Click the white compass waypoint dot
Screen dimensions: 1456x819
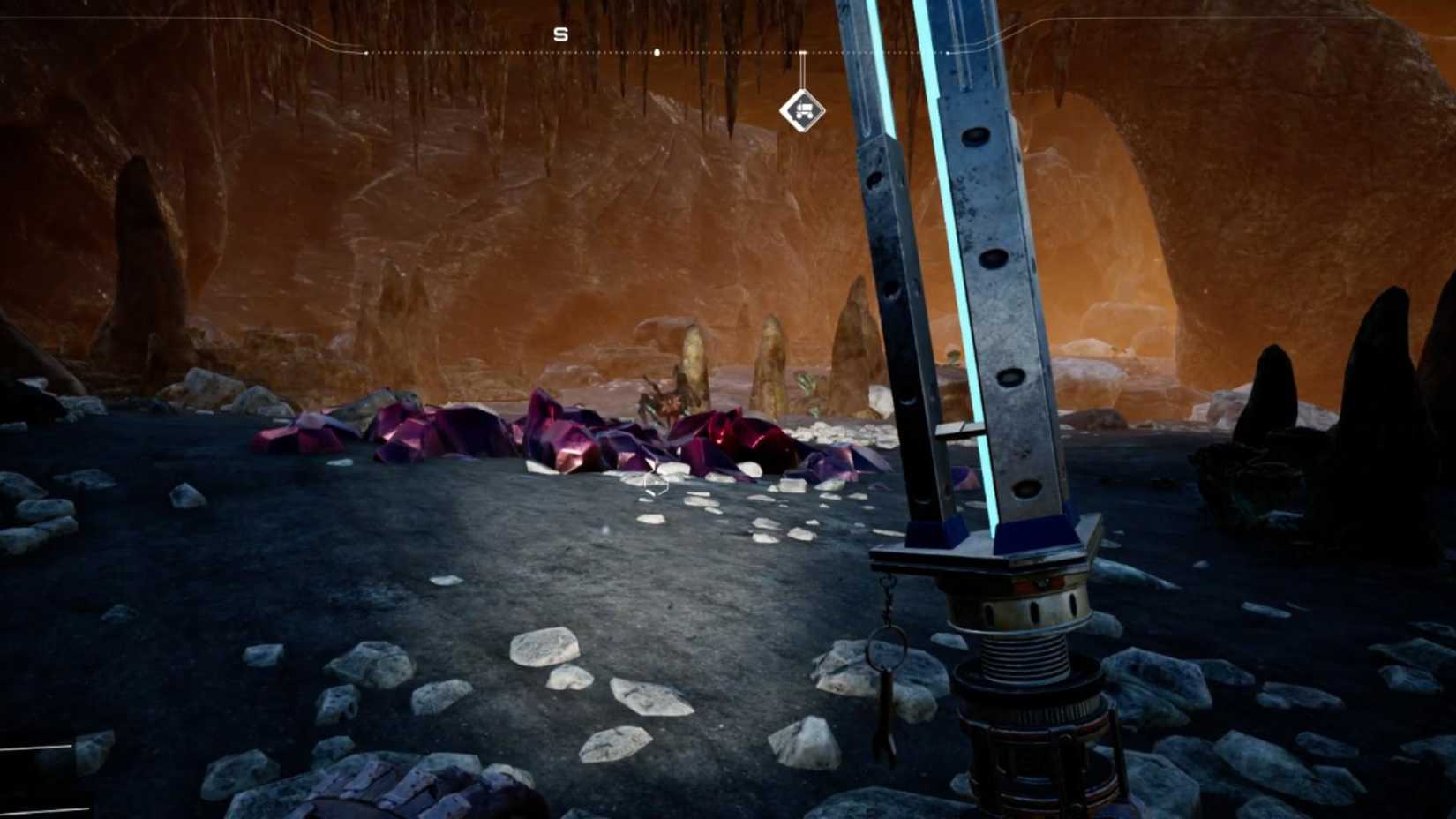point(657,51)
